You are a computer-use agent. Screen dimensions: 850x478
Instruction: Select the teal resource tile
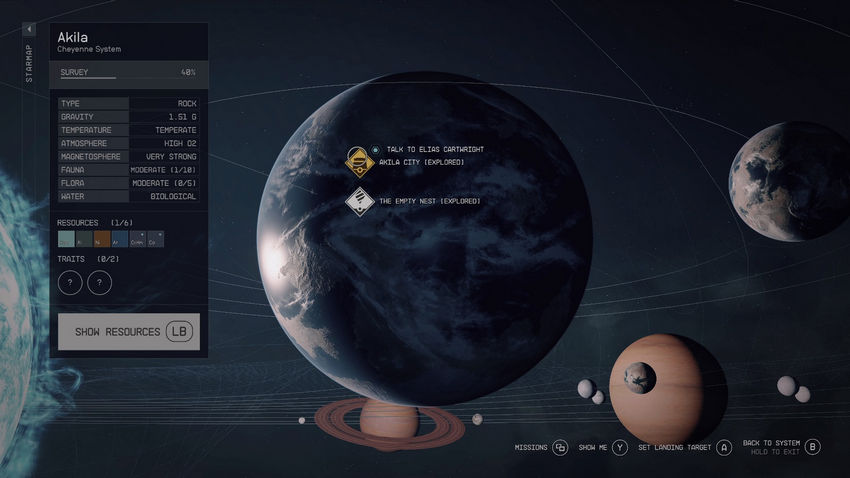point(66,239)
